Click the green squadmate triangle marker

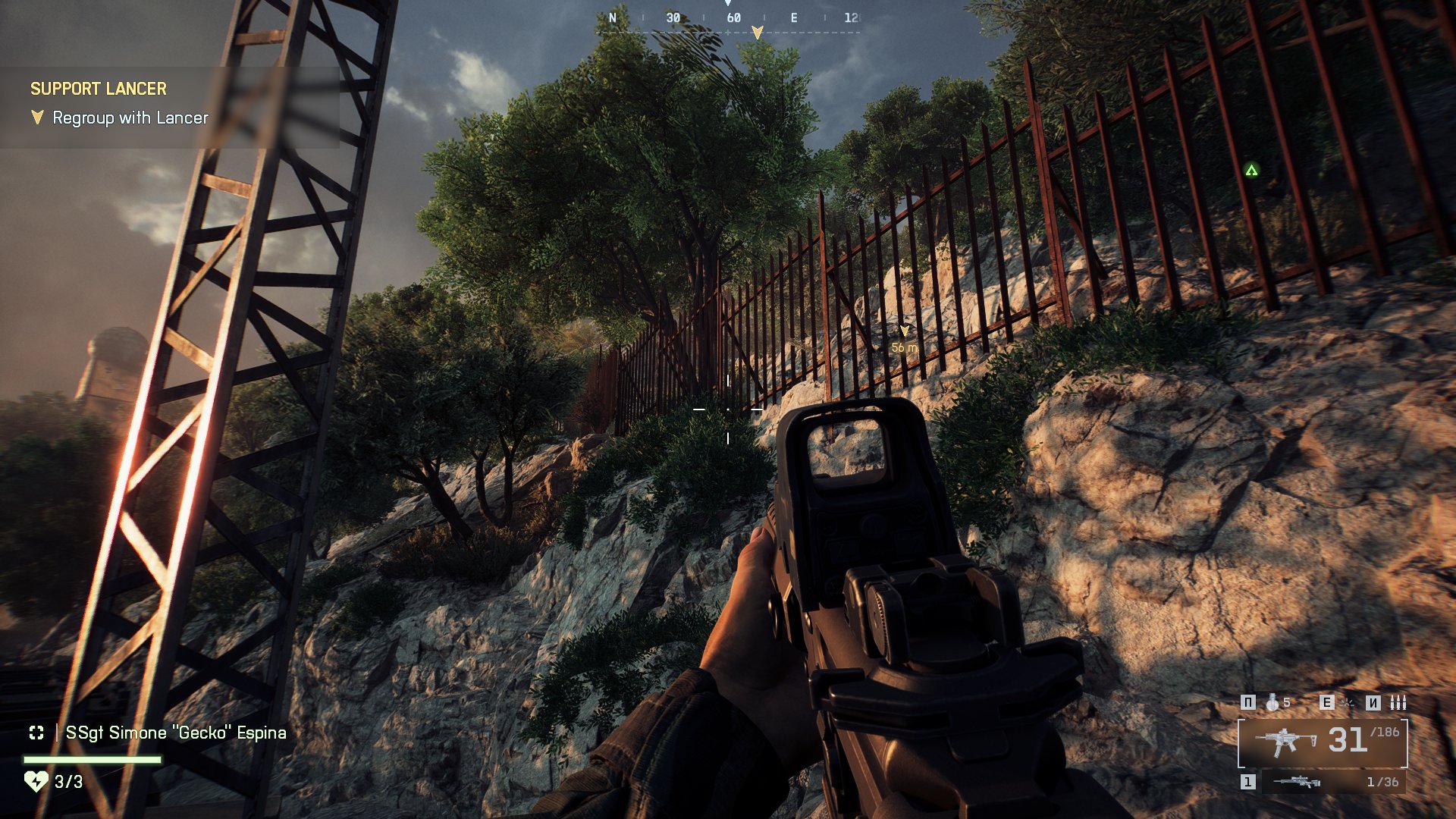(1251, 171)
